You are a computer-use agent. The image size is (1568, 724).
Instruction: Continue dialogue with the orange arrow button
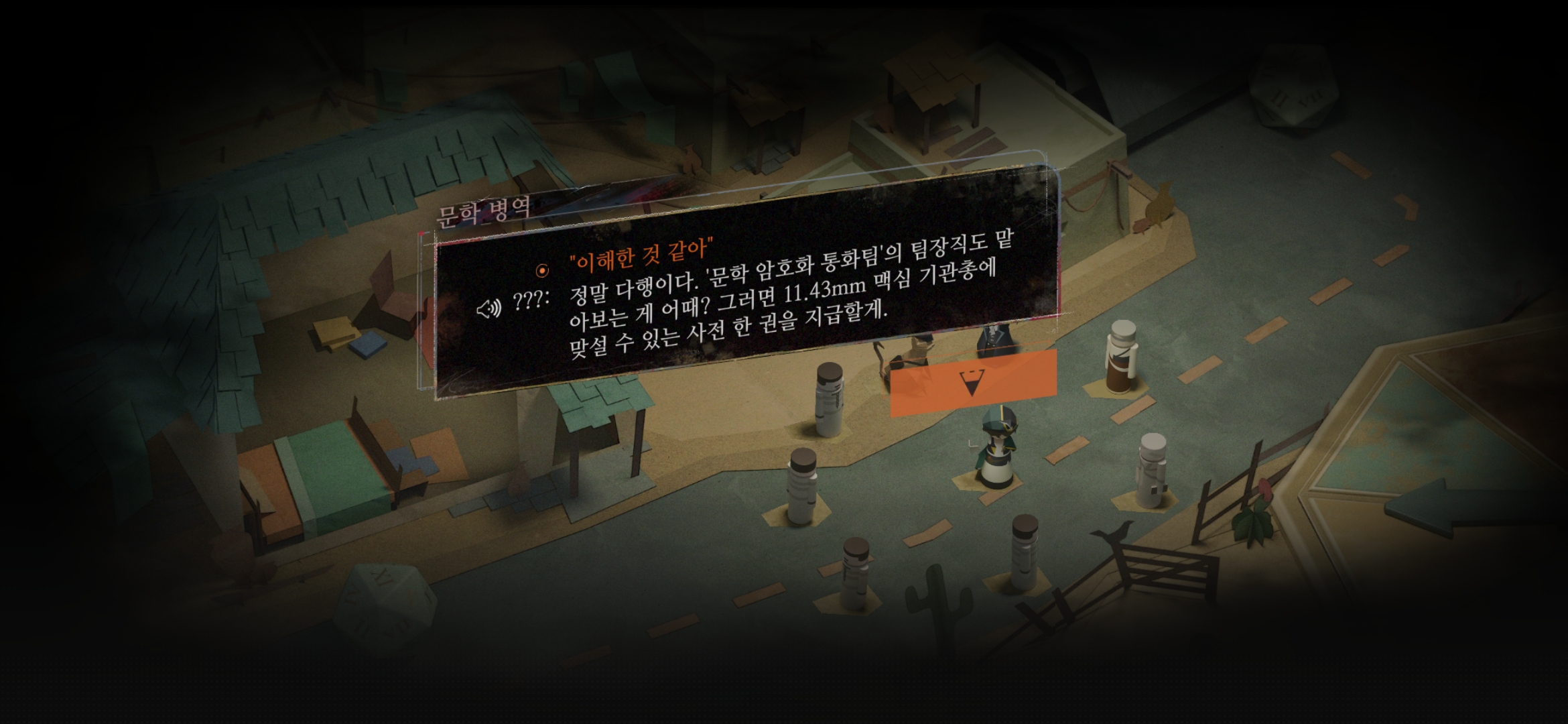click(972, 383)
